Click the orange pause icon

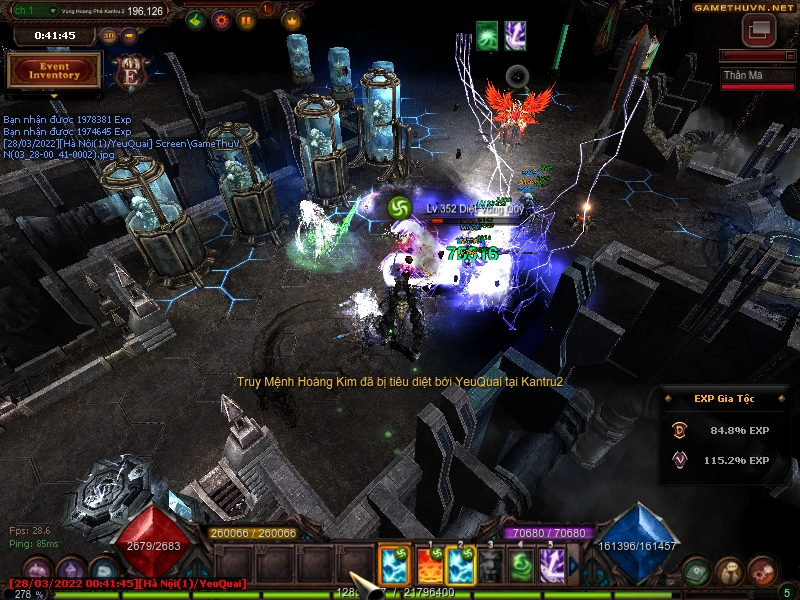pos(246,19)
